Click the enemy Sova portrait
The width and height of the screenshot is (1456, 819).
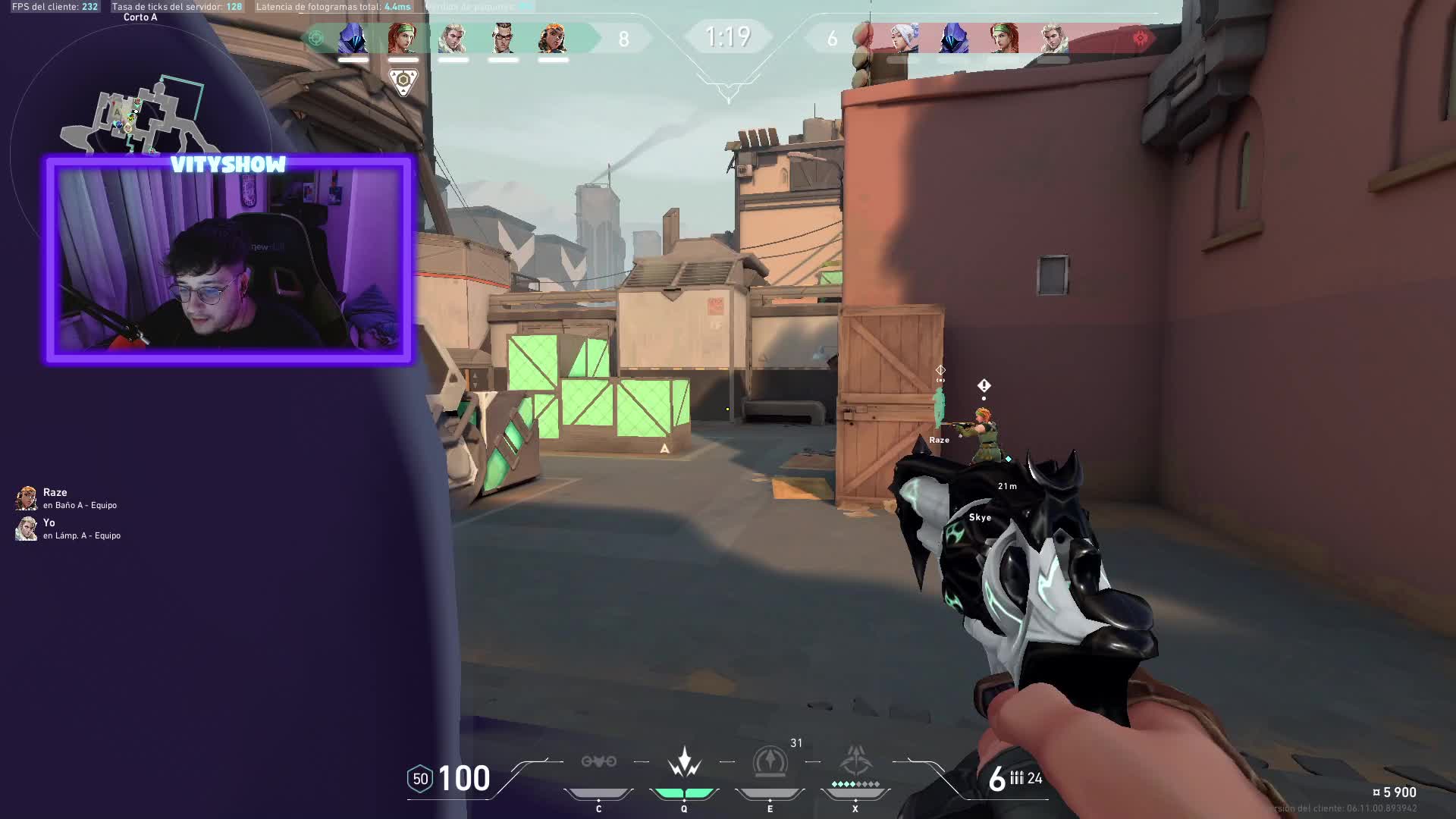pos(1053,38)
